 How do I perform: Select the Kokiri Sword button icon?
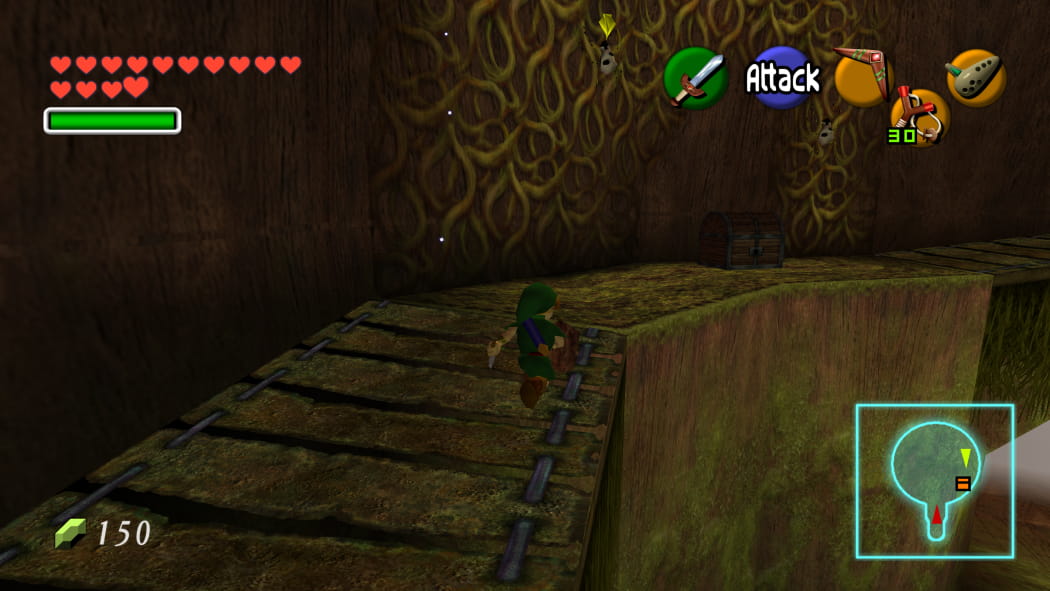pos(695,78)
